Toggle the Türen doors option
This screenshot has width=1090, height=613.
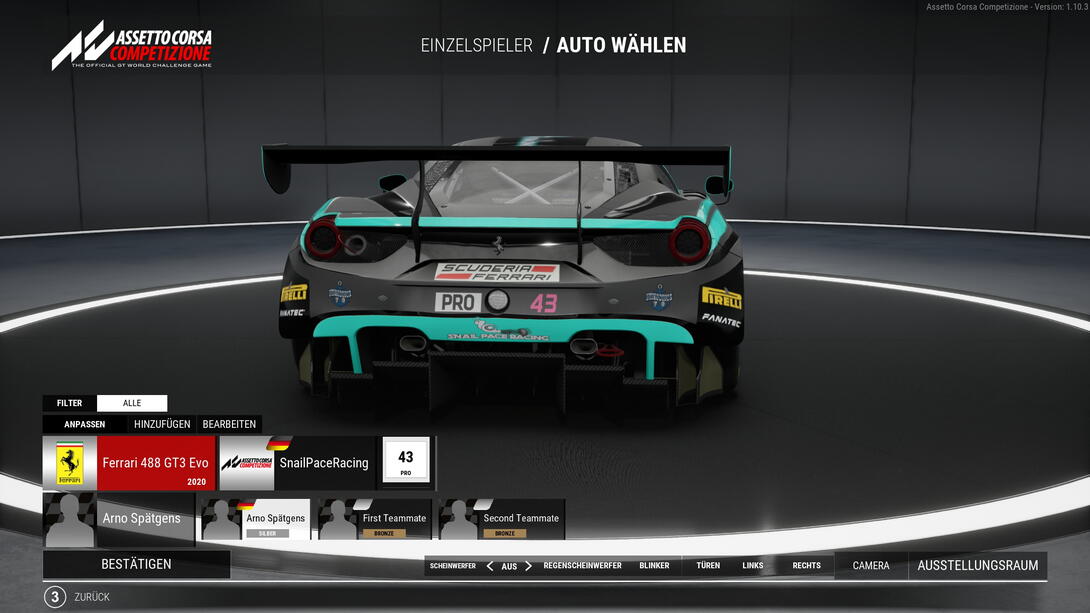(x=708, y=566)
